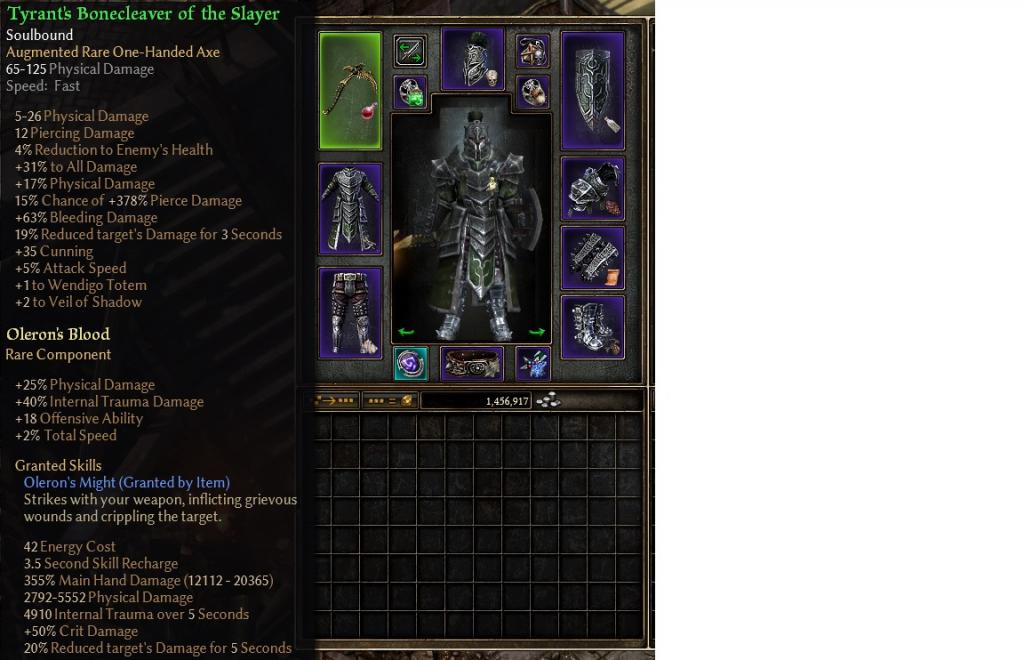1024x660 pixels.
Task: Select the ring slot below the amulet
Action: (533, 92)
